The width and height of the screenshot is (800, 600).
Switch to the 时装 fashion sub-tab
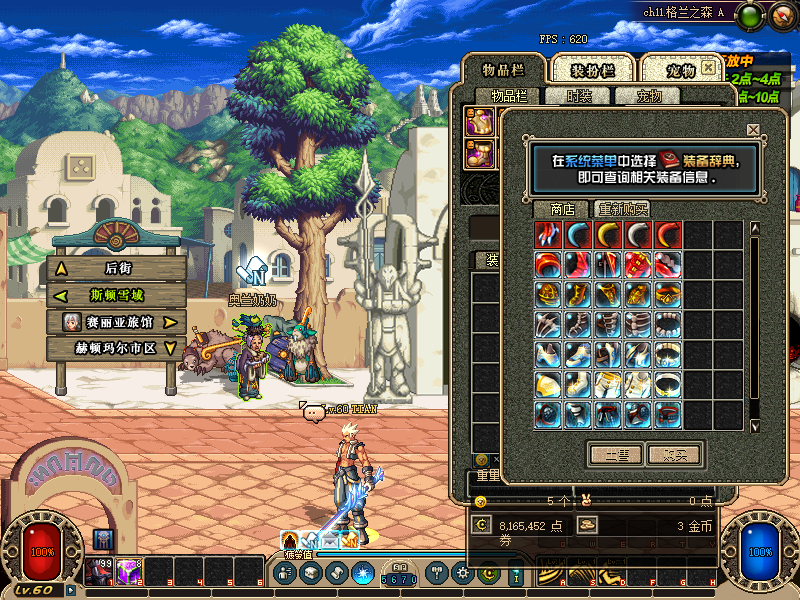tap(578, 96)
